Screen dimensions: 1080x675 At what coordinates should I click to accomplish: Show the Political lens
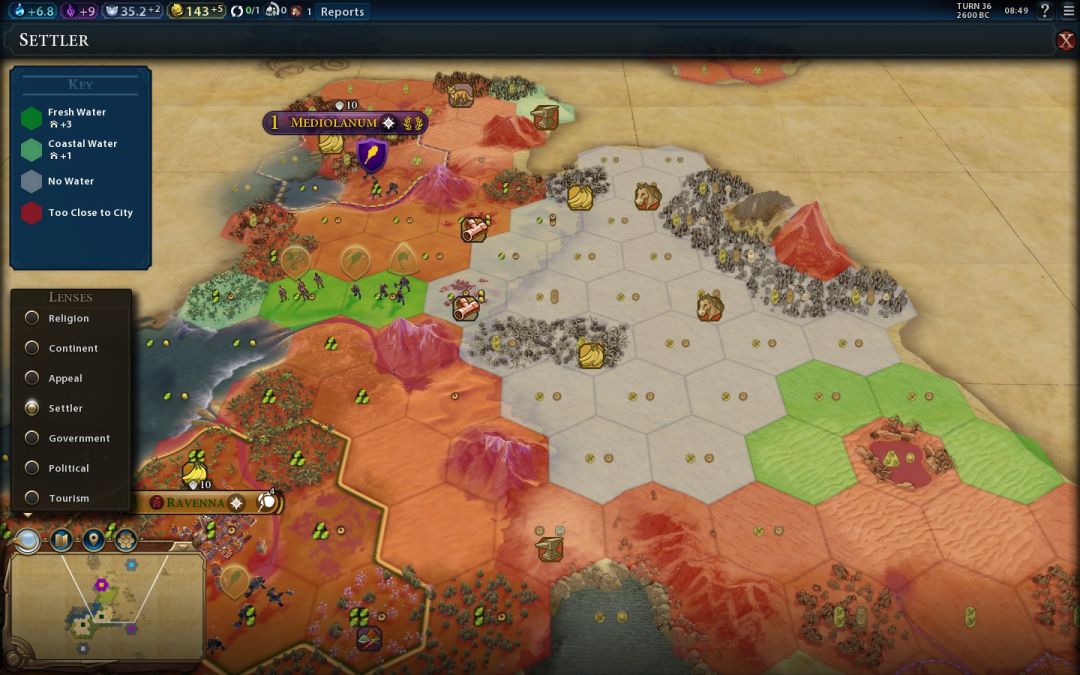click(x=33, y=468)
